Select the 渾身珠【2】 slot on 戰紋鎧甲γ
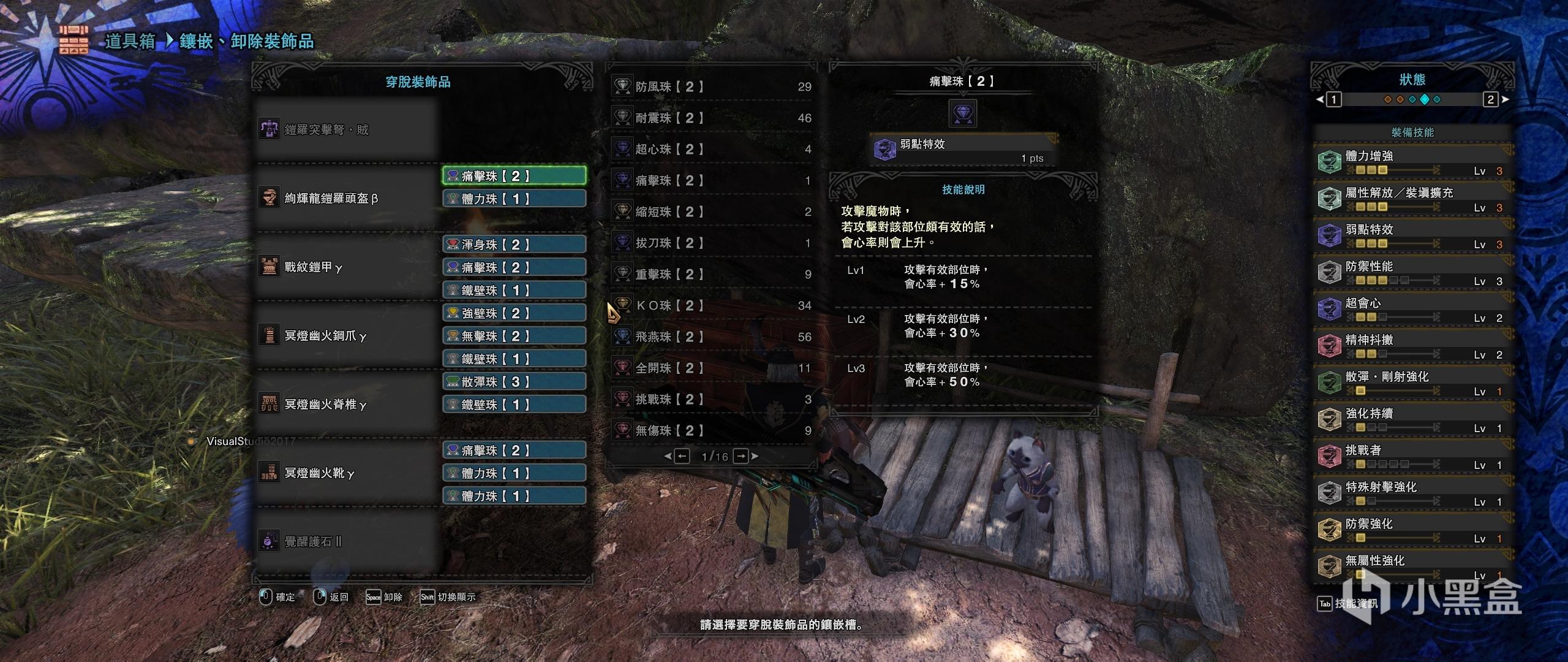 click(x=514, y=245)
